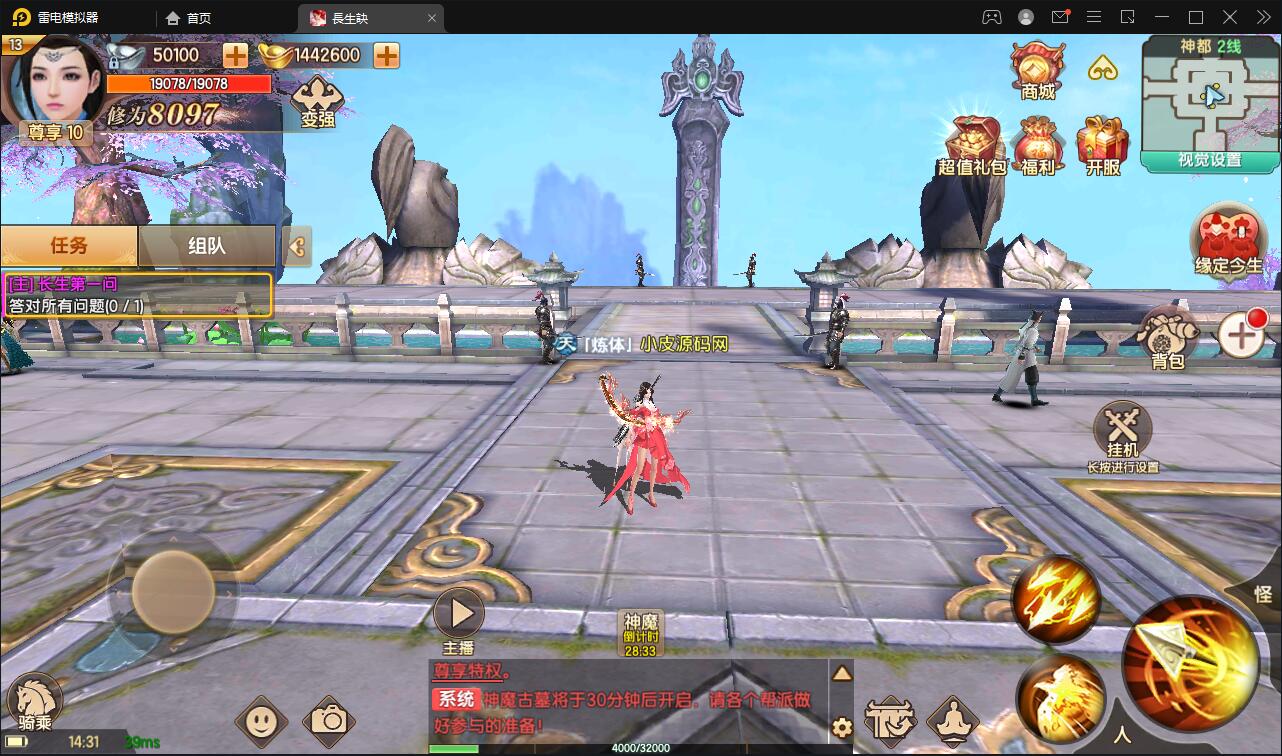Image resolution: width=1282 pixels, height=756 pixels.
Task: Open the 背包 bag
Action: 1168,337
